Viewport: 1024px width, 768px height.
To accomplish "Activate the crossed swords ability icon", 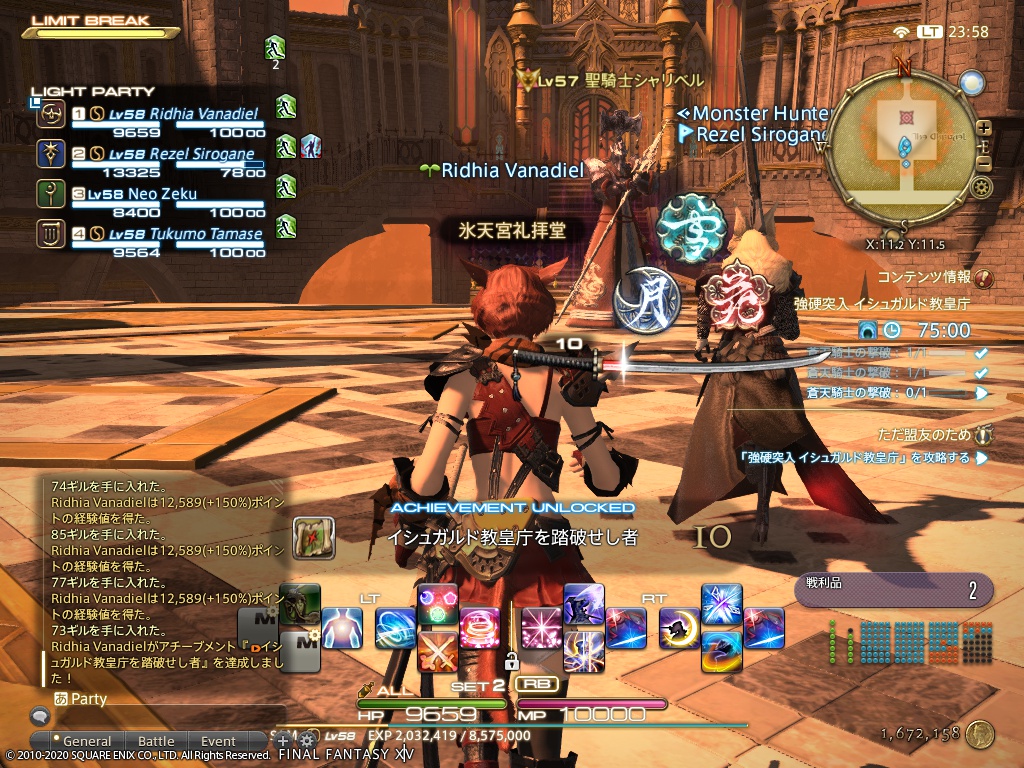I will (437, 651).
